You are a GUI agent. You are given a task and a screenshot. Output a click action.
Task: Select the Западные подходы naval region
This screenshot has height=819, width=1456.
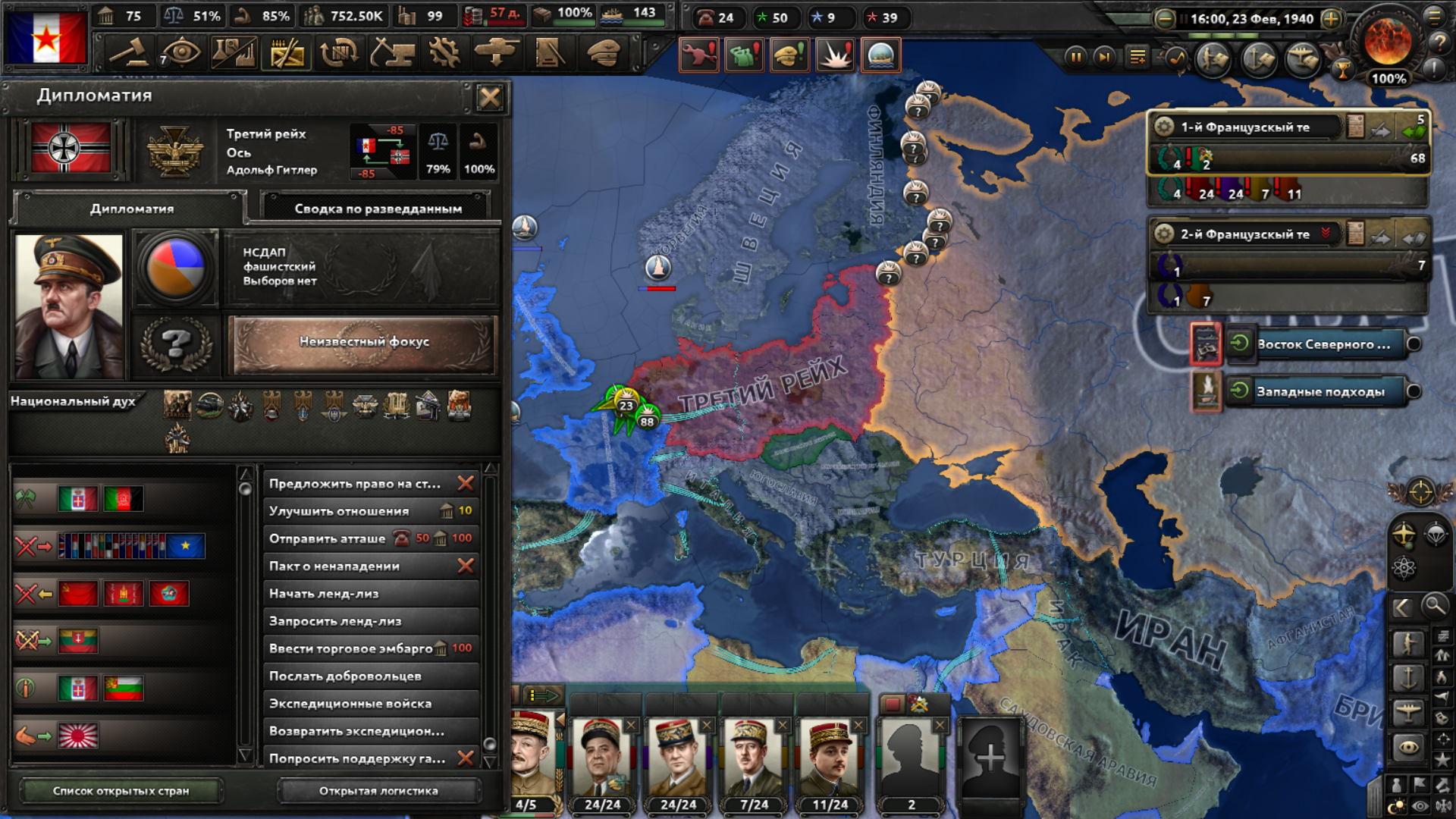[1319, 392]
